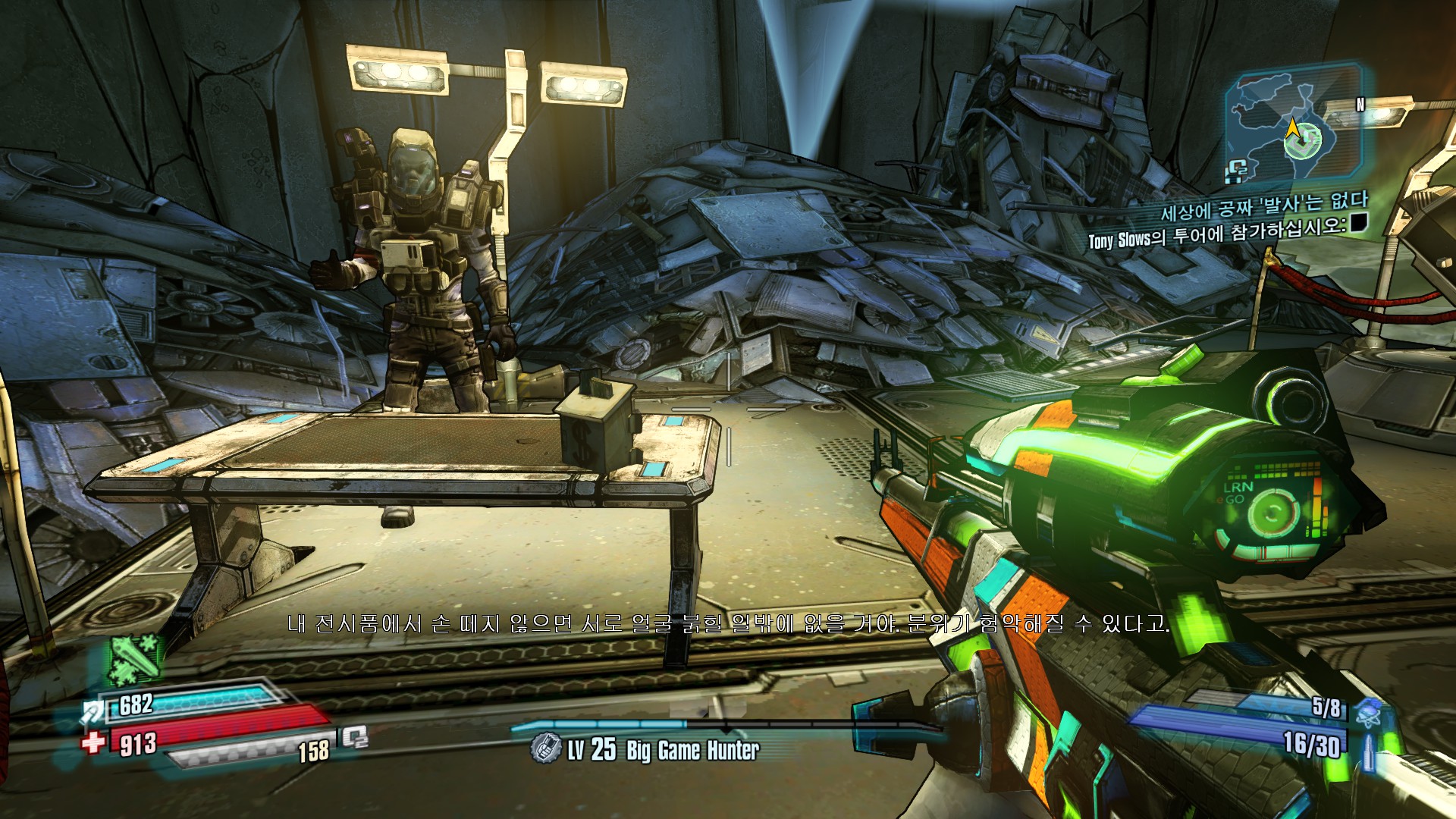
Task: Tick the Tony Slows tour objective checkbox
Action: click(1358, 221)
